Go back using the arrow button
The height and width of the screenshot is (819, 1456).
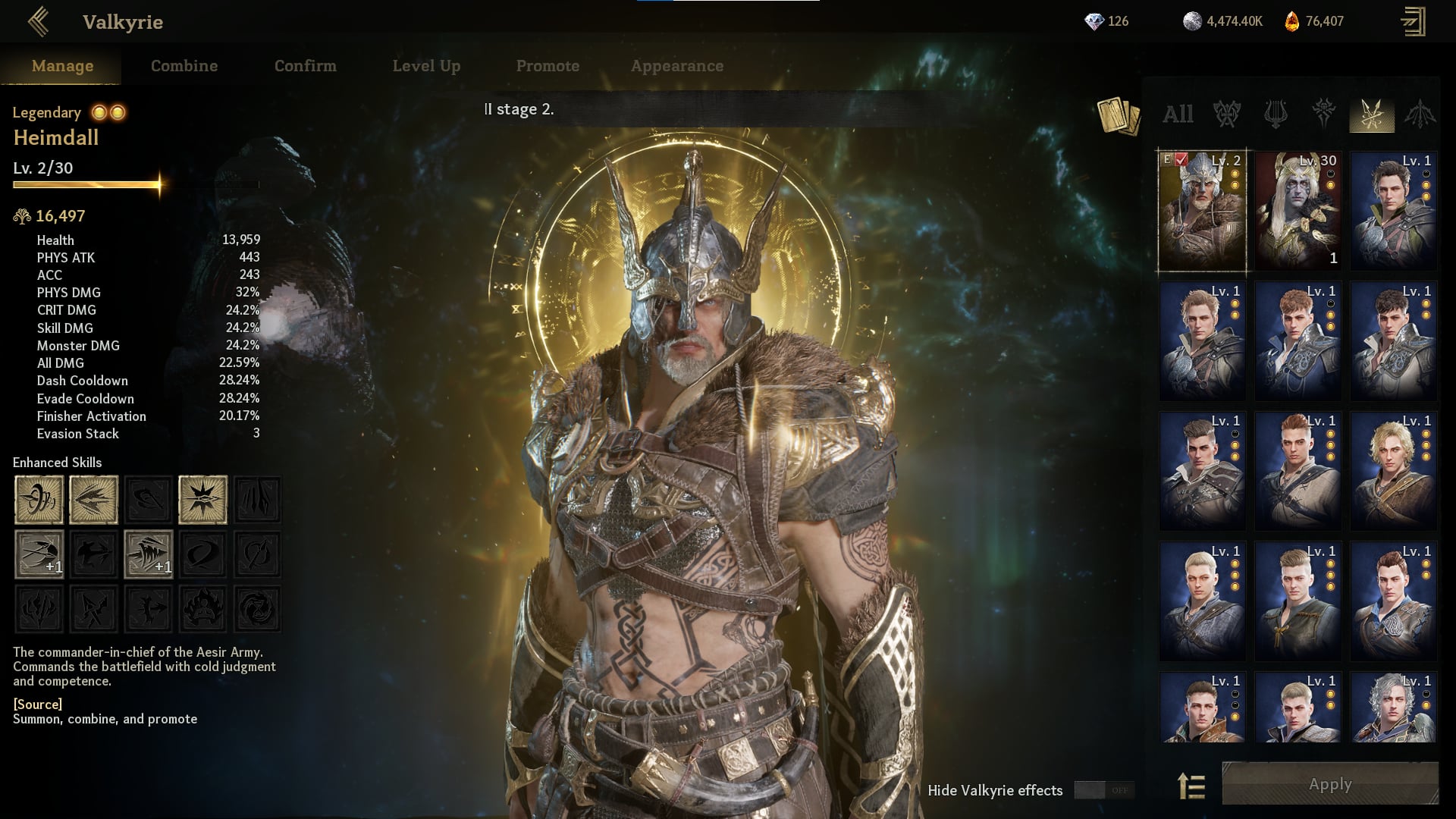pos(38,22)
